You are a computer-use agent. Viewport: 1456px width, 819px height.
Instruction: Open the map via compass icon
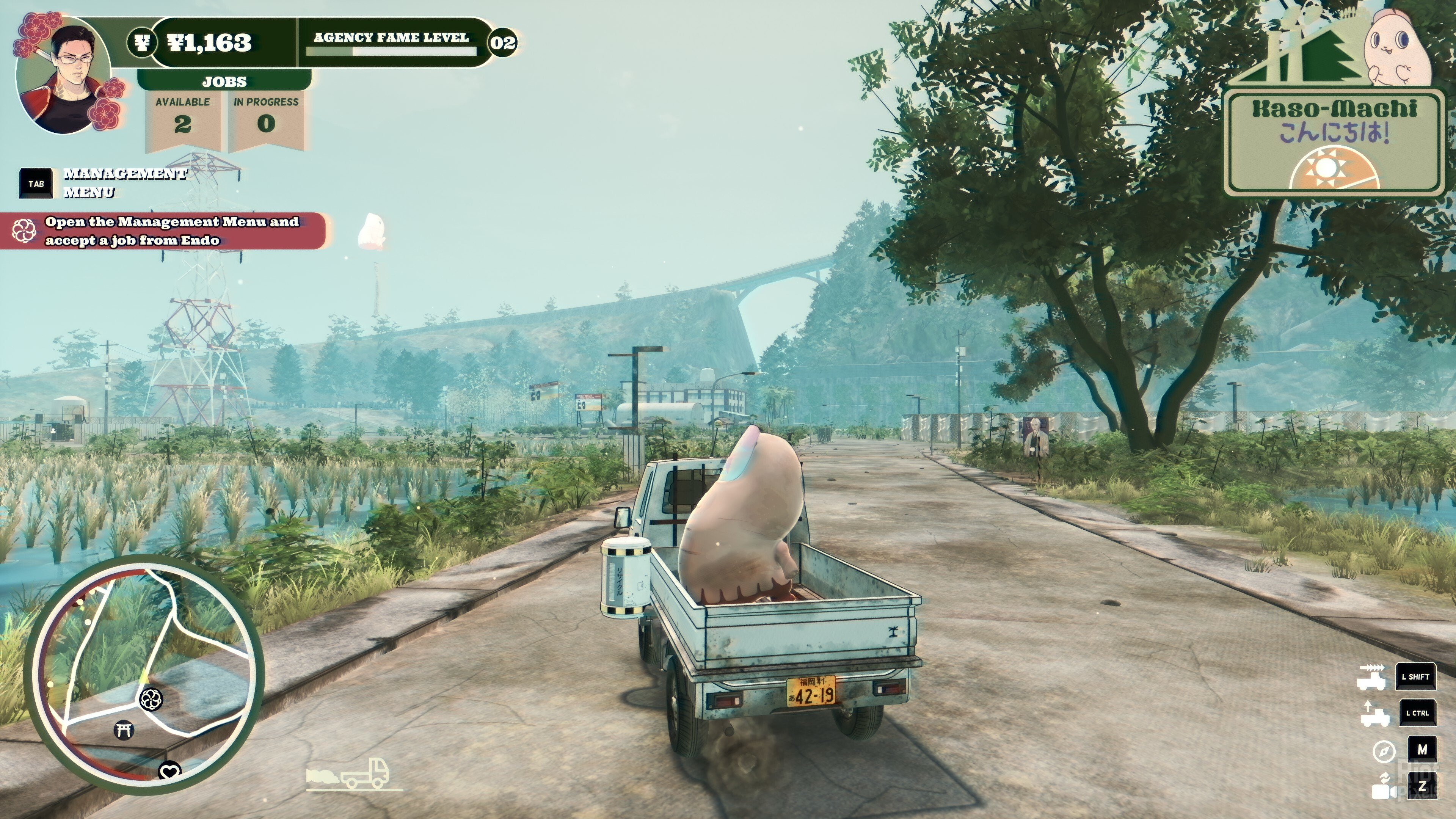[x=1384, y=751]
